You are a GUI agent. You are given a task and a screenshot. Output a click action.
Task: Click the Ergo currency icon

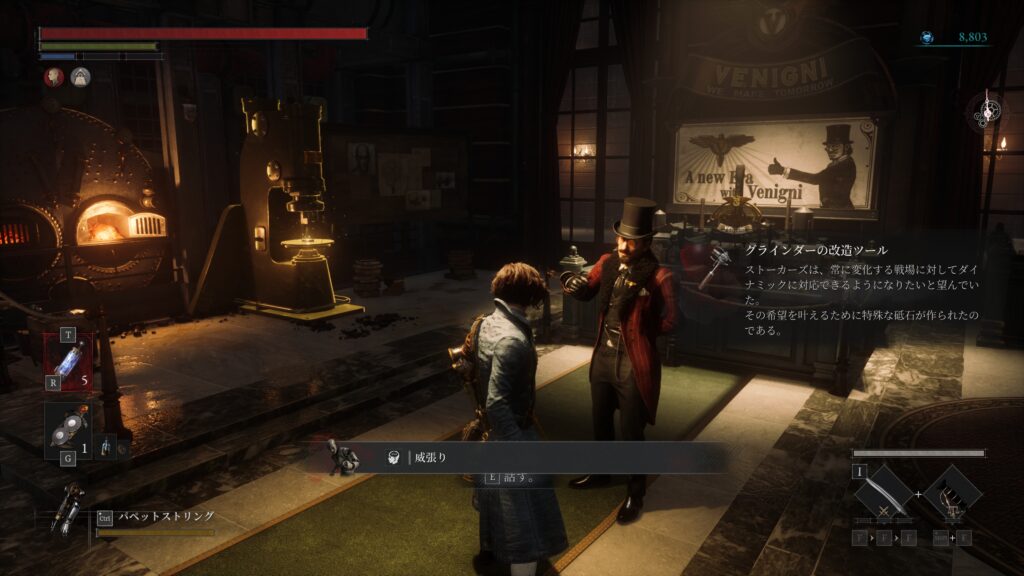coord(927,38)
